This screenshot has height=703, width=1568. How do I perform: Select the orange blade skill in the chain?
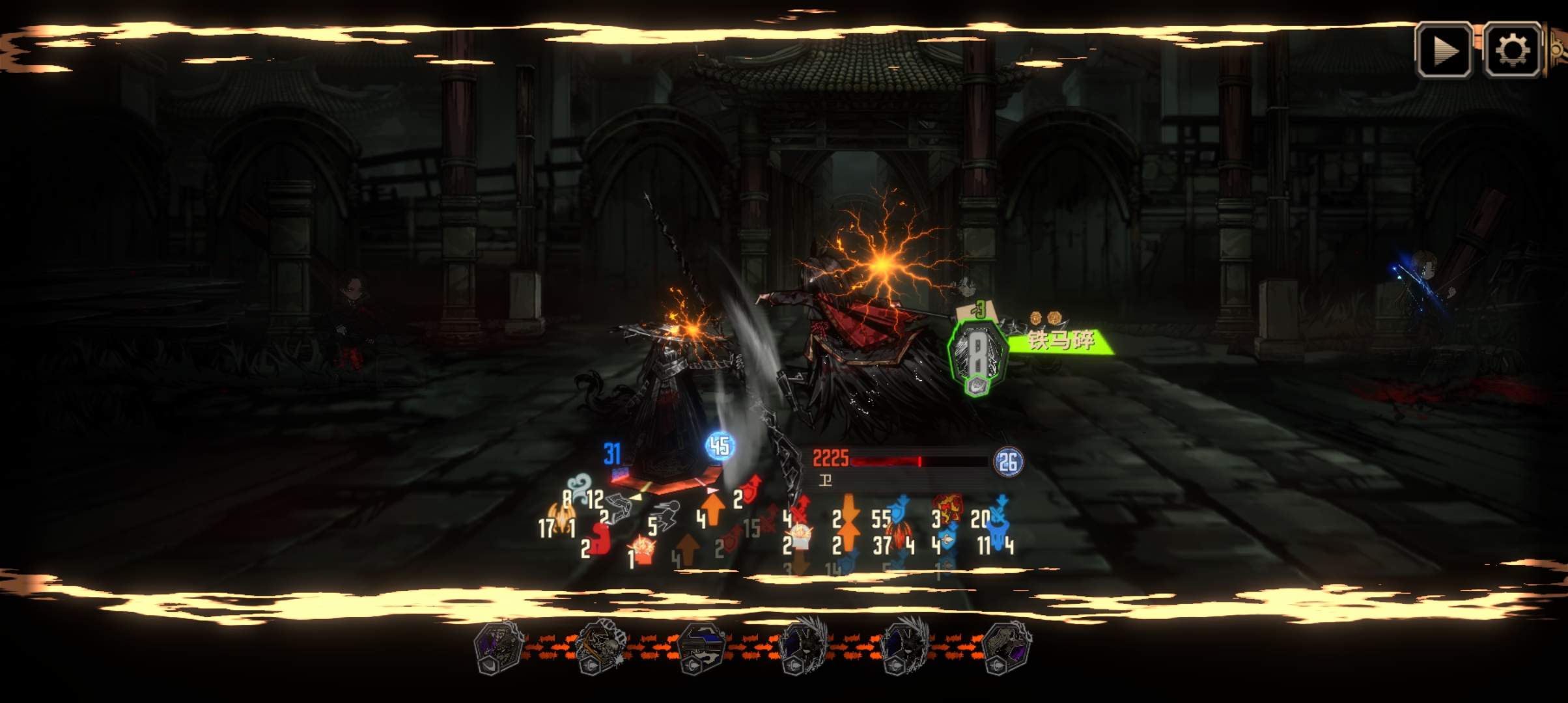pos(600,646)
